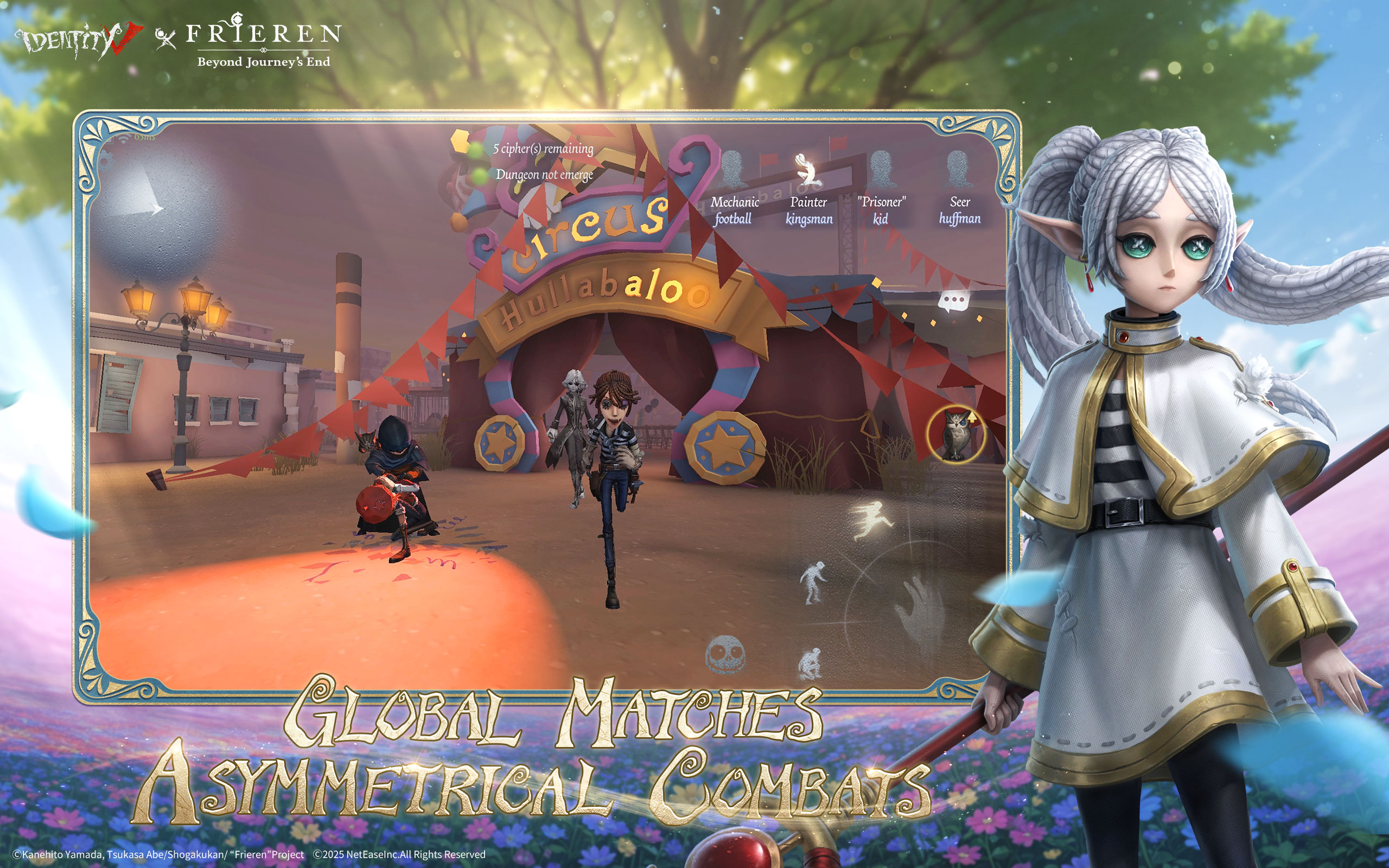Image resolution: width=1389 pixels, height=868 pixels.
Task: Click the skull face icon
Action: click(x=725, y=654)
